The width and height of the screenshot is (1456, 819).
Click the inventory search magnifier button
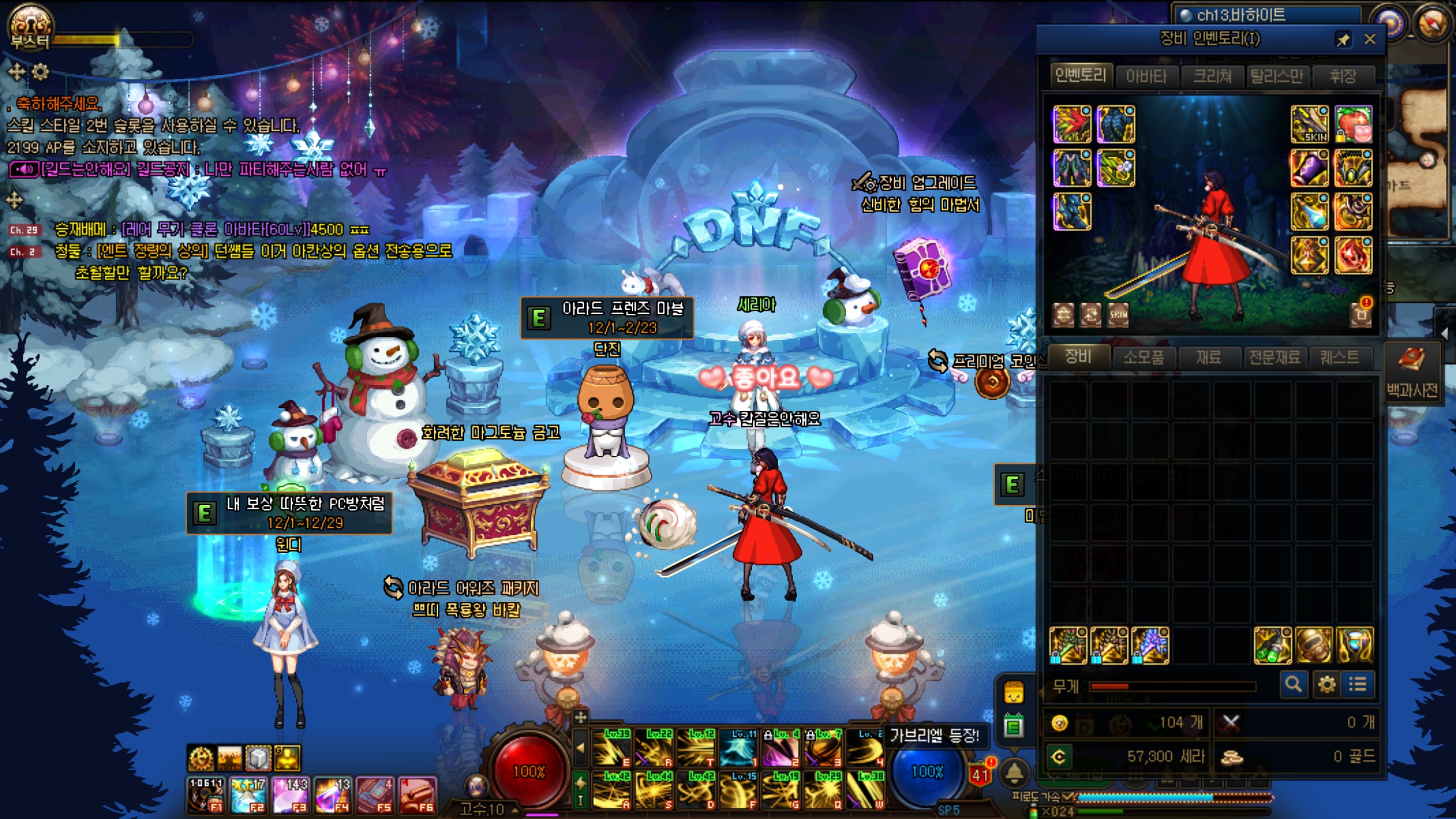1293,684
